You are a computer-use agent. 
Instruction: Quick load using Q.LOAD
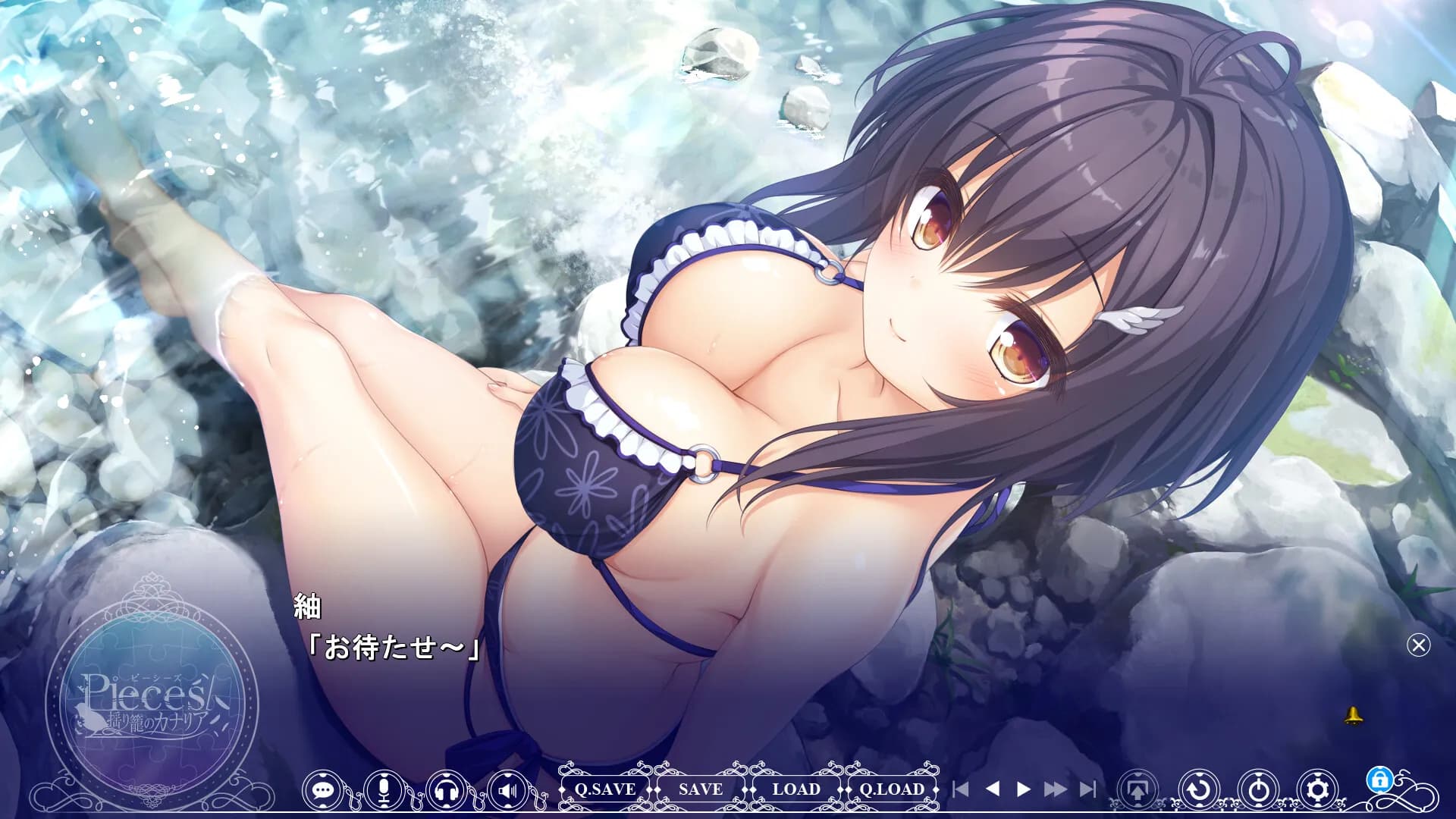(892, 789)
